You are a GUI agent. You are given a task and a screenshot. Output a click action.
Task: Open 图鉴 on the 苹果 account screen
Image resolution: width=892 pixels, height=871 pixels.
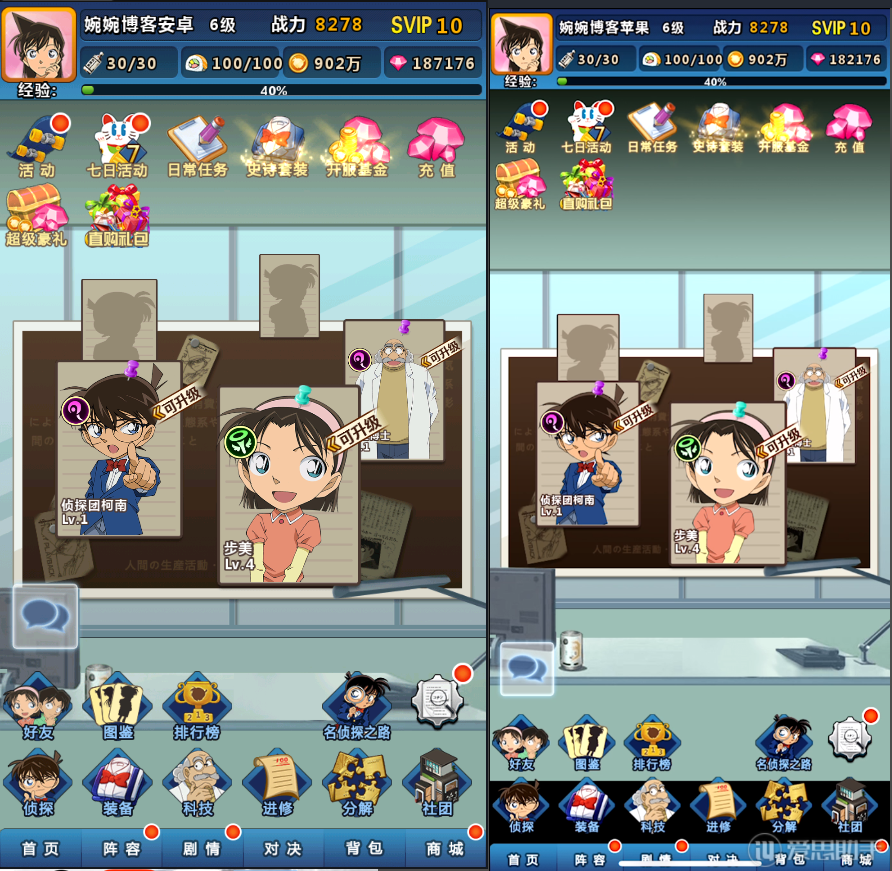[x=587, y=742]
